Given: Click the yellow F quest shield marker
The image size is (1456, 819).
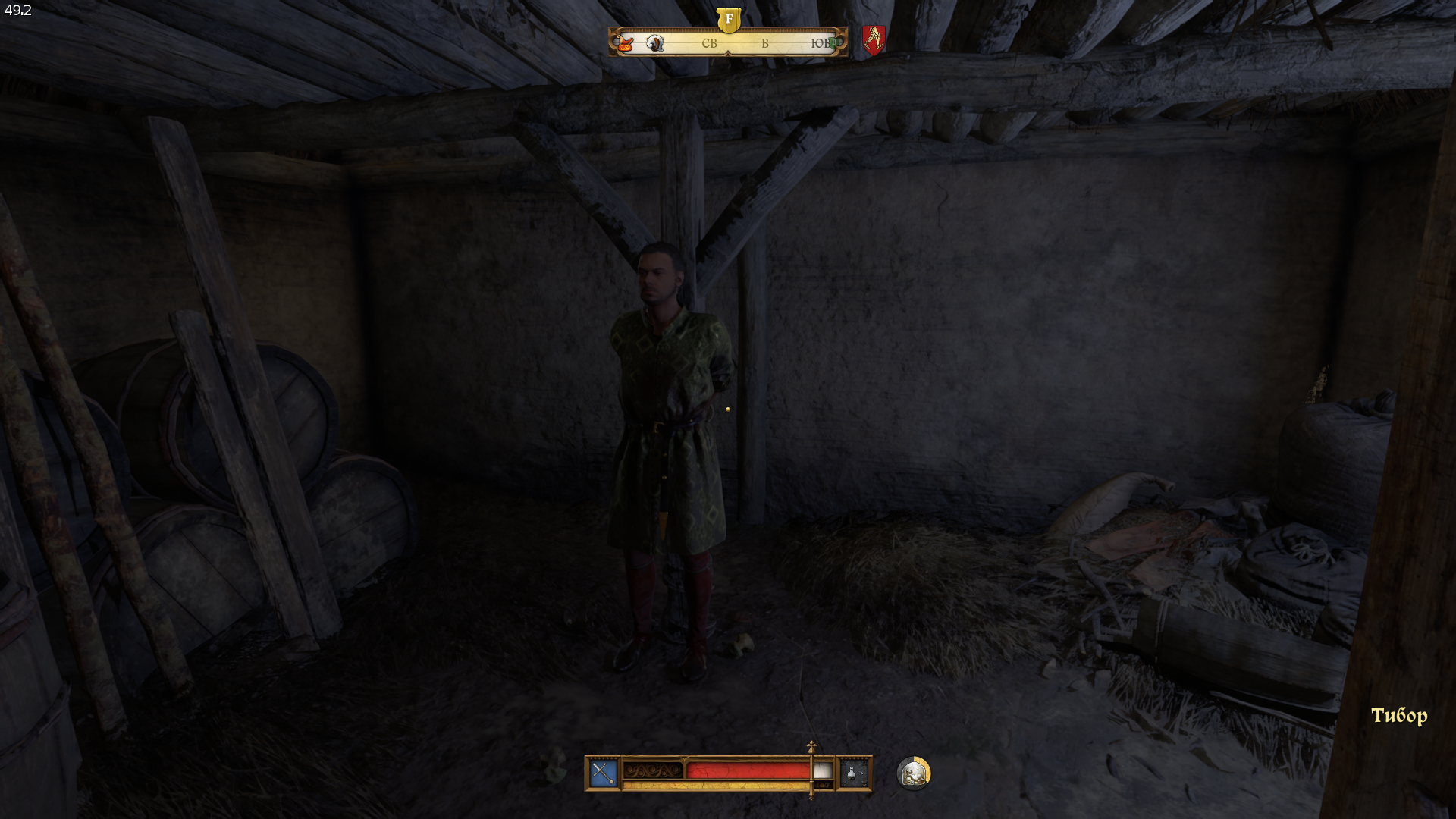Looking at the screenshot, I should pos(729,19).
